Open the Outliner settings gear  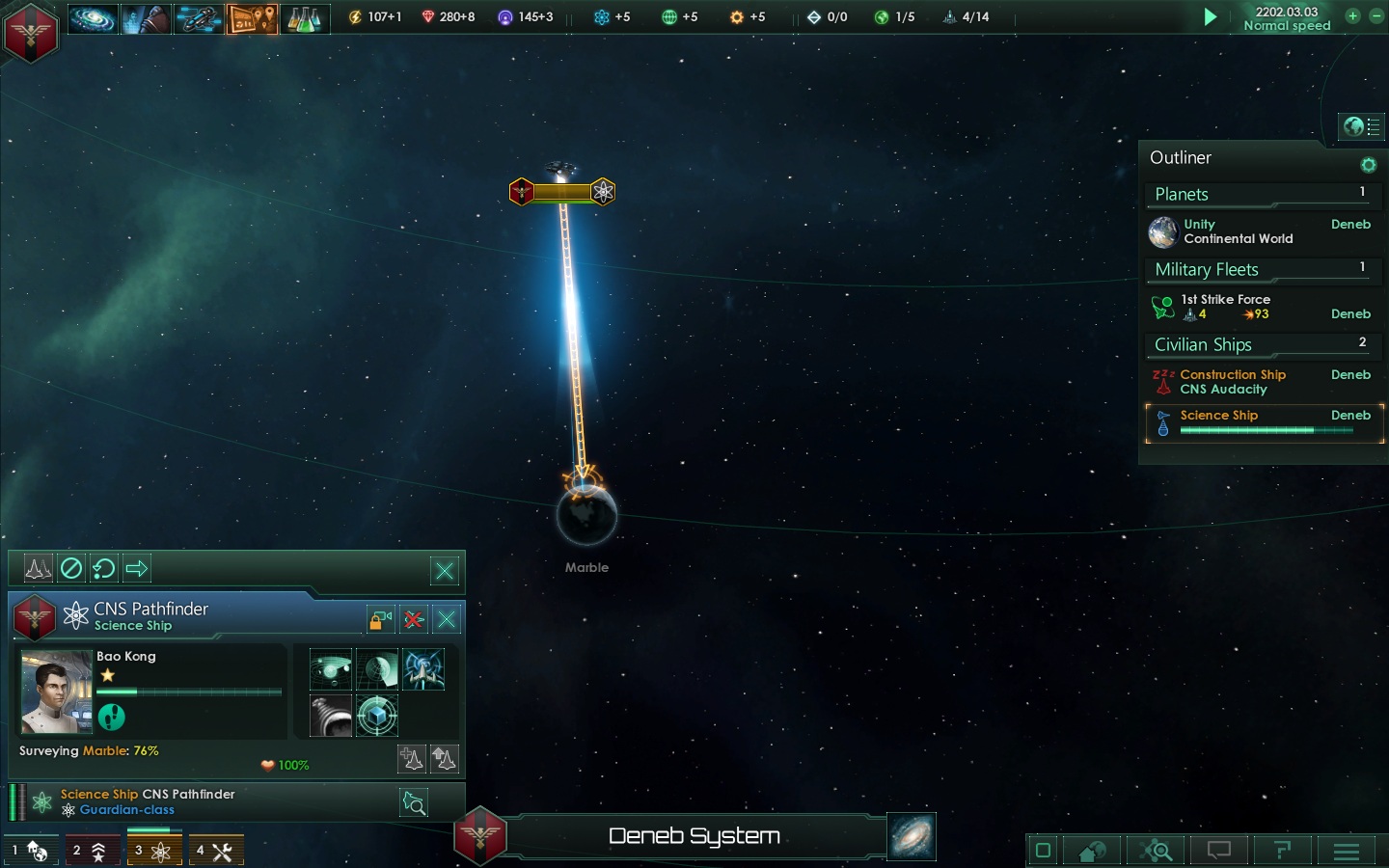tap(1368, 165)
